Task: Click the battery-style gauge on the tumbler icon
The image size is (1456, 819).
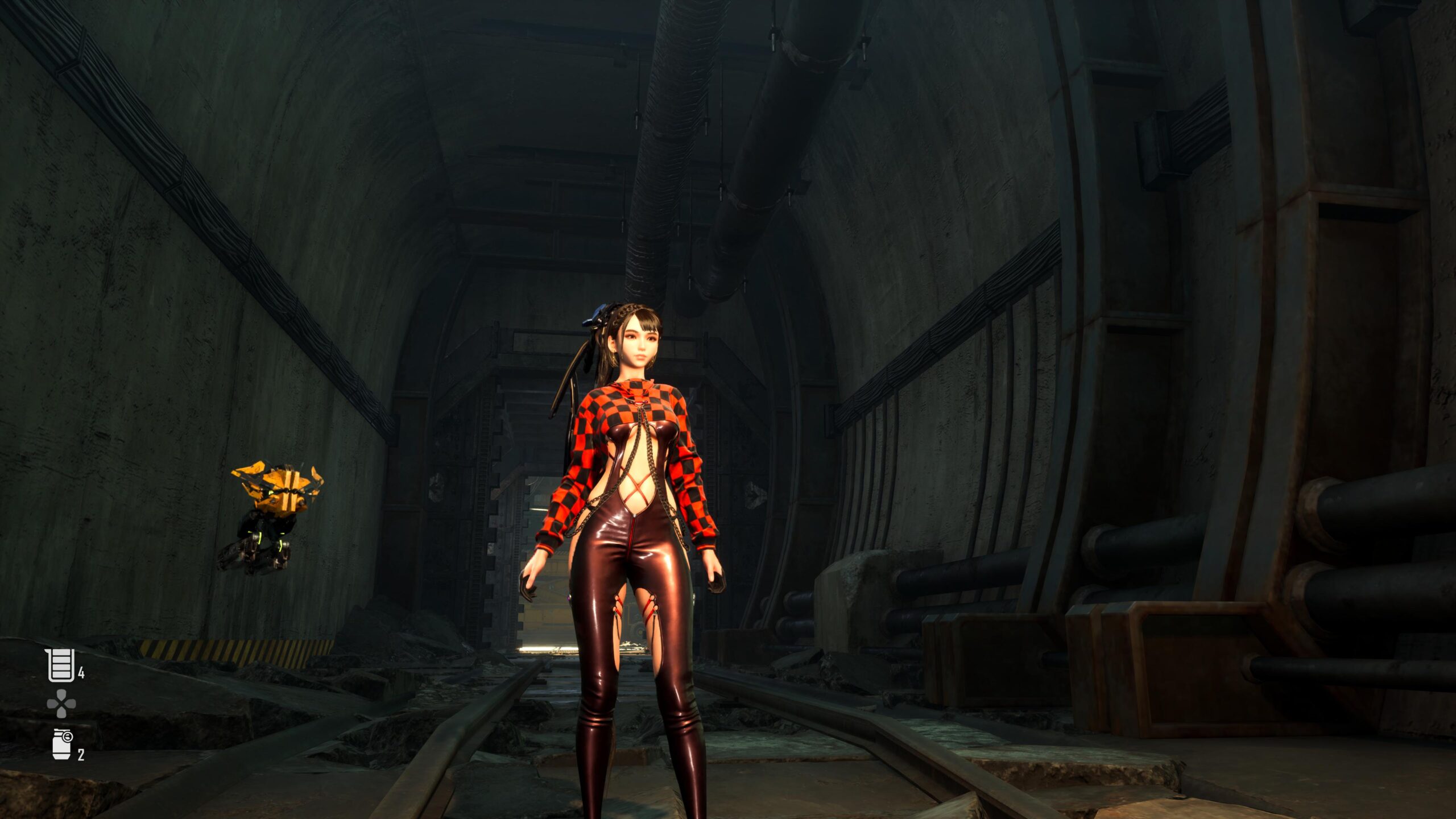Action: click(x=61, y=664)
